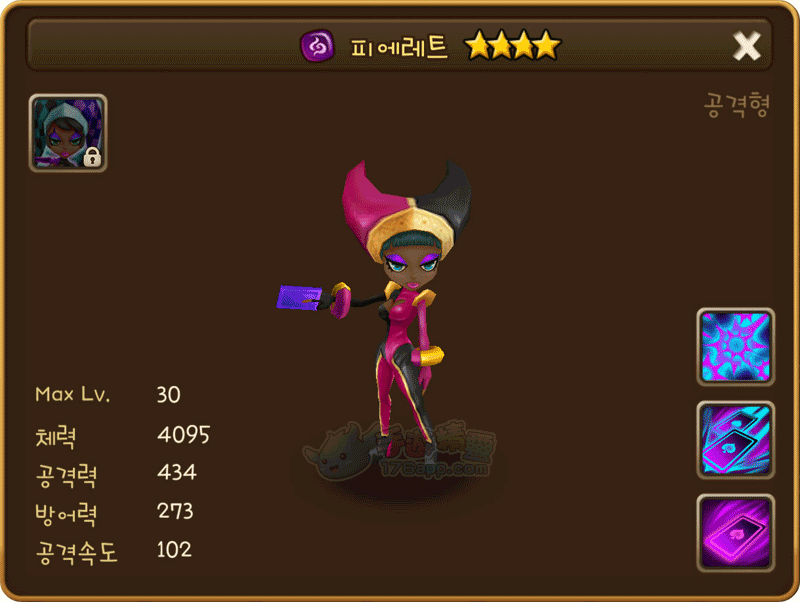Image resolution: width=800 pixels, height=602 pixels.
Task: View the kaleidoscope pattern skill icon
Action: (x=735, y=346)
